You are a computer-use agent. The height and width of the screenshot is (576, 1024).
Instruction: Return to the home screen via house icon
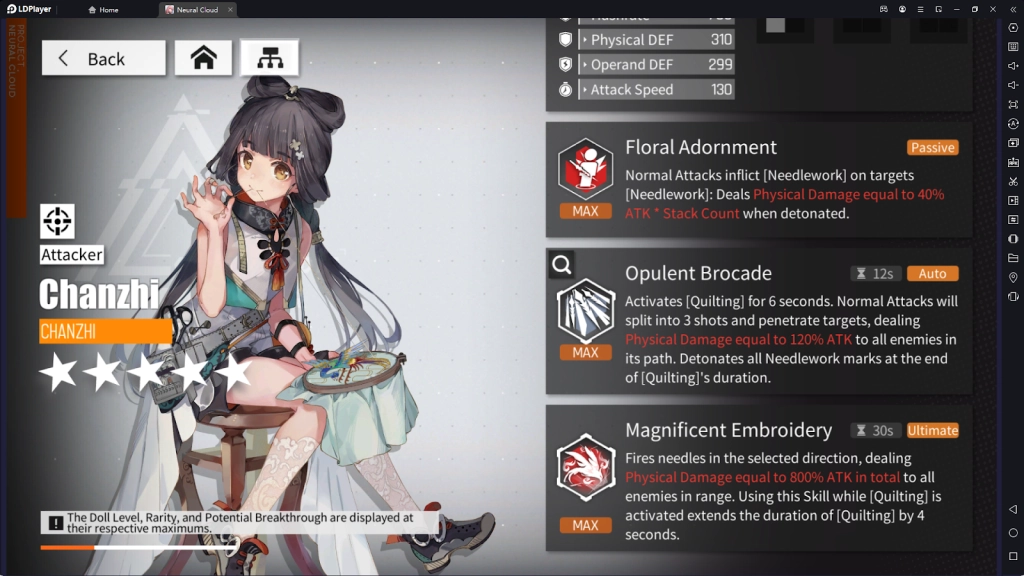[204, 58]
